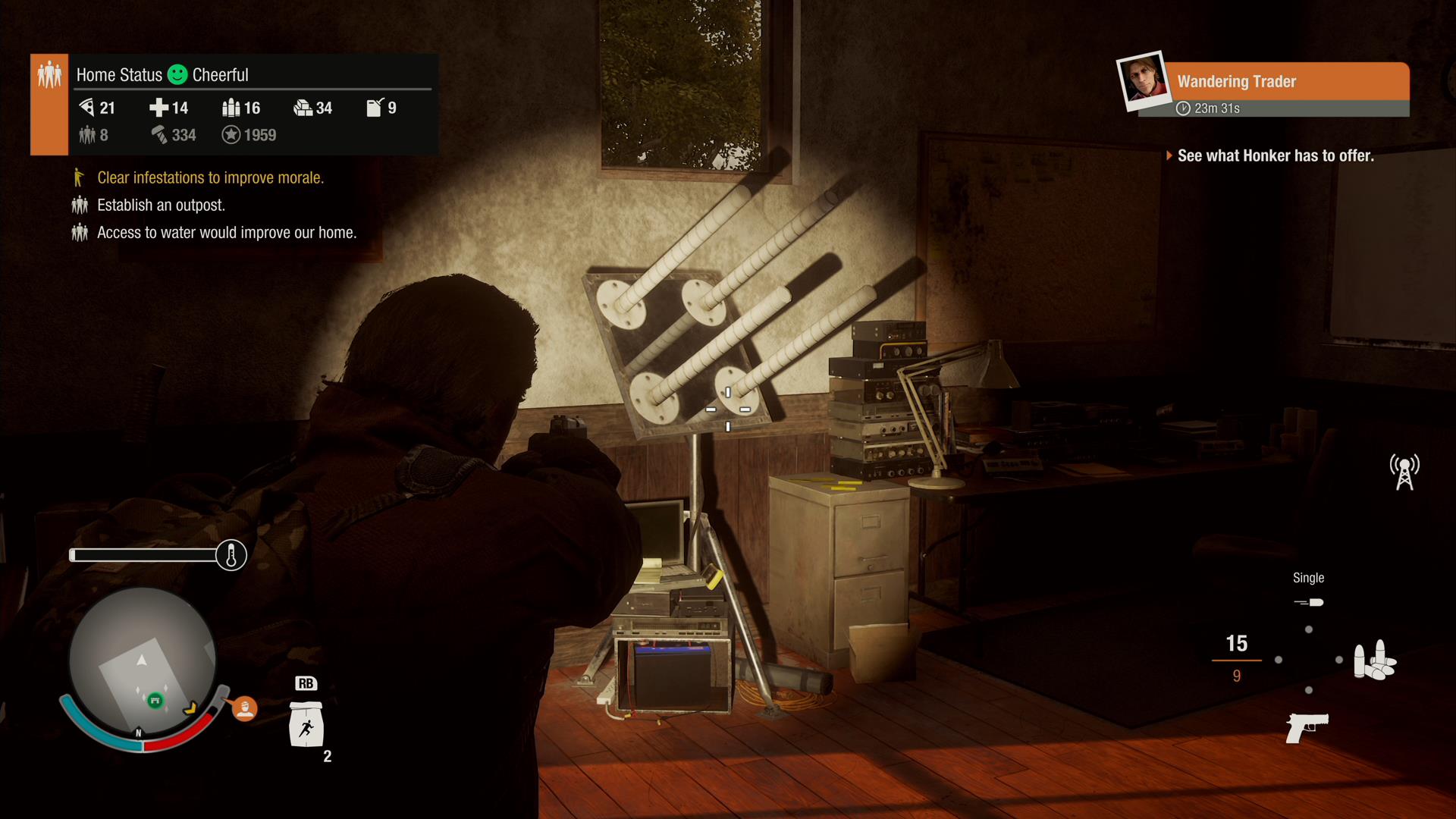1456x819 pixels.
Task: Use the stamina item pouch slot
Action: [x=306, y=724]
